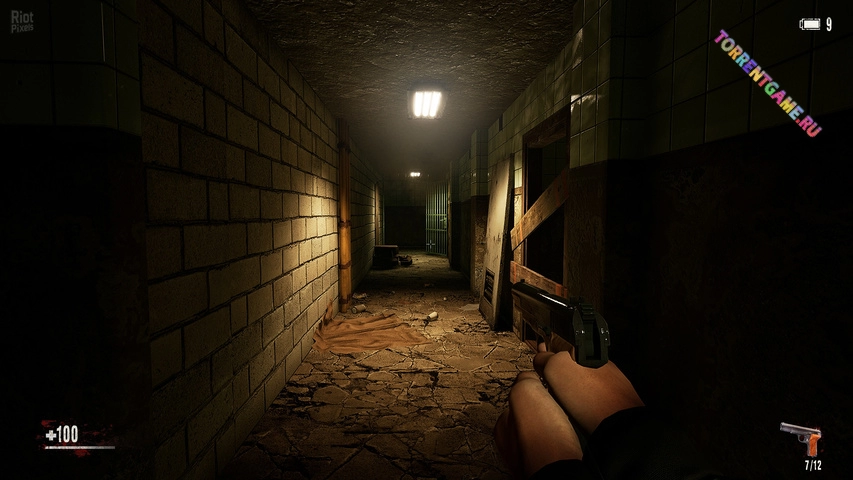Click the Riot Pixels watermark logo
This screenshot has width=853, height=480.
pyautogui.click(x=22, y=22)
